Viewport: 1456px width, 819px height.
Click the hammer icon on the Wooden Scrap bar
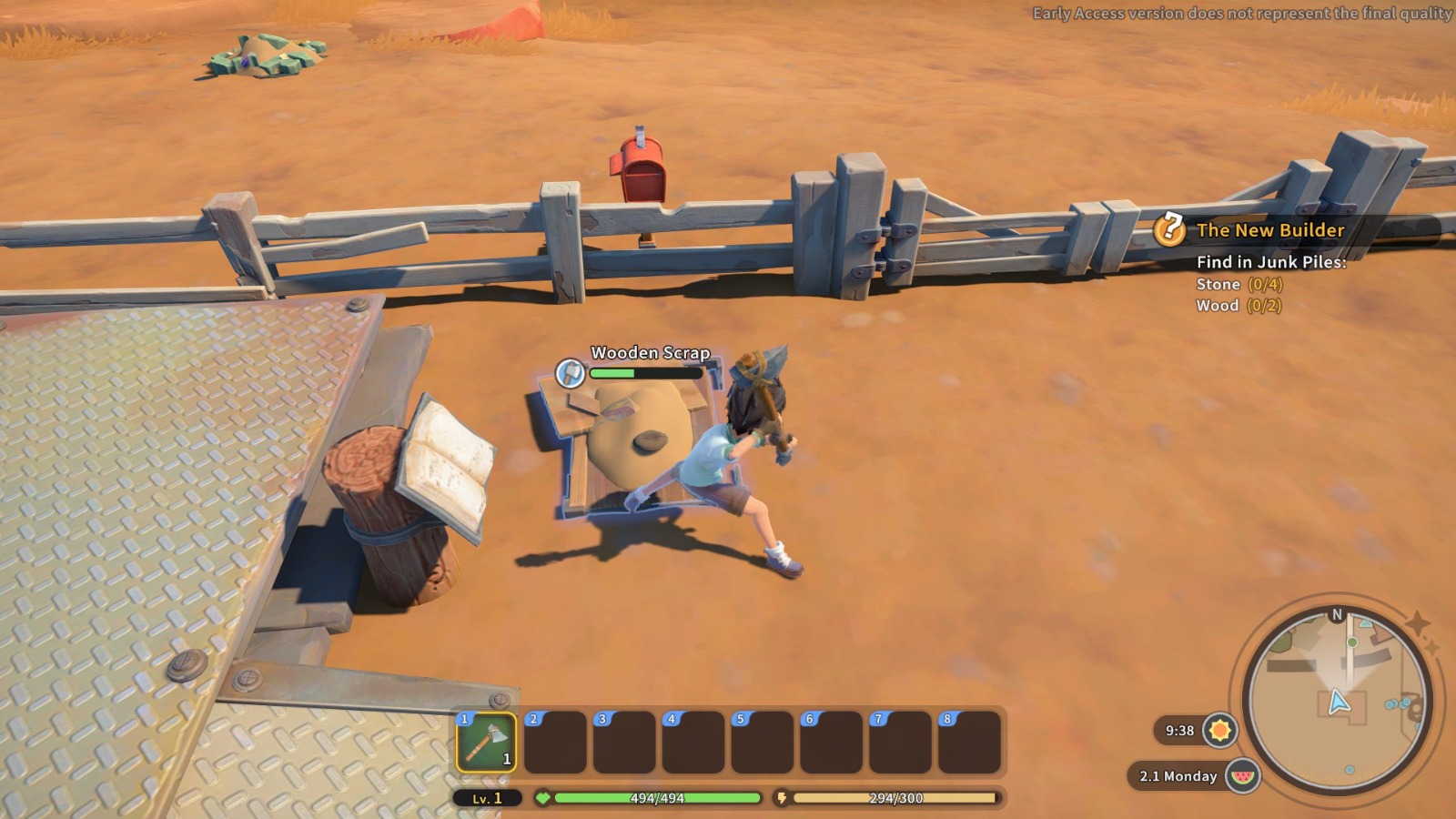click(570, 373)
